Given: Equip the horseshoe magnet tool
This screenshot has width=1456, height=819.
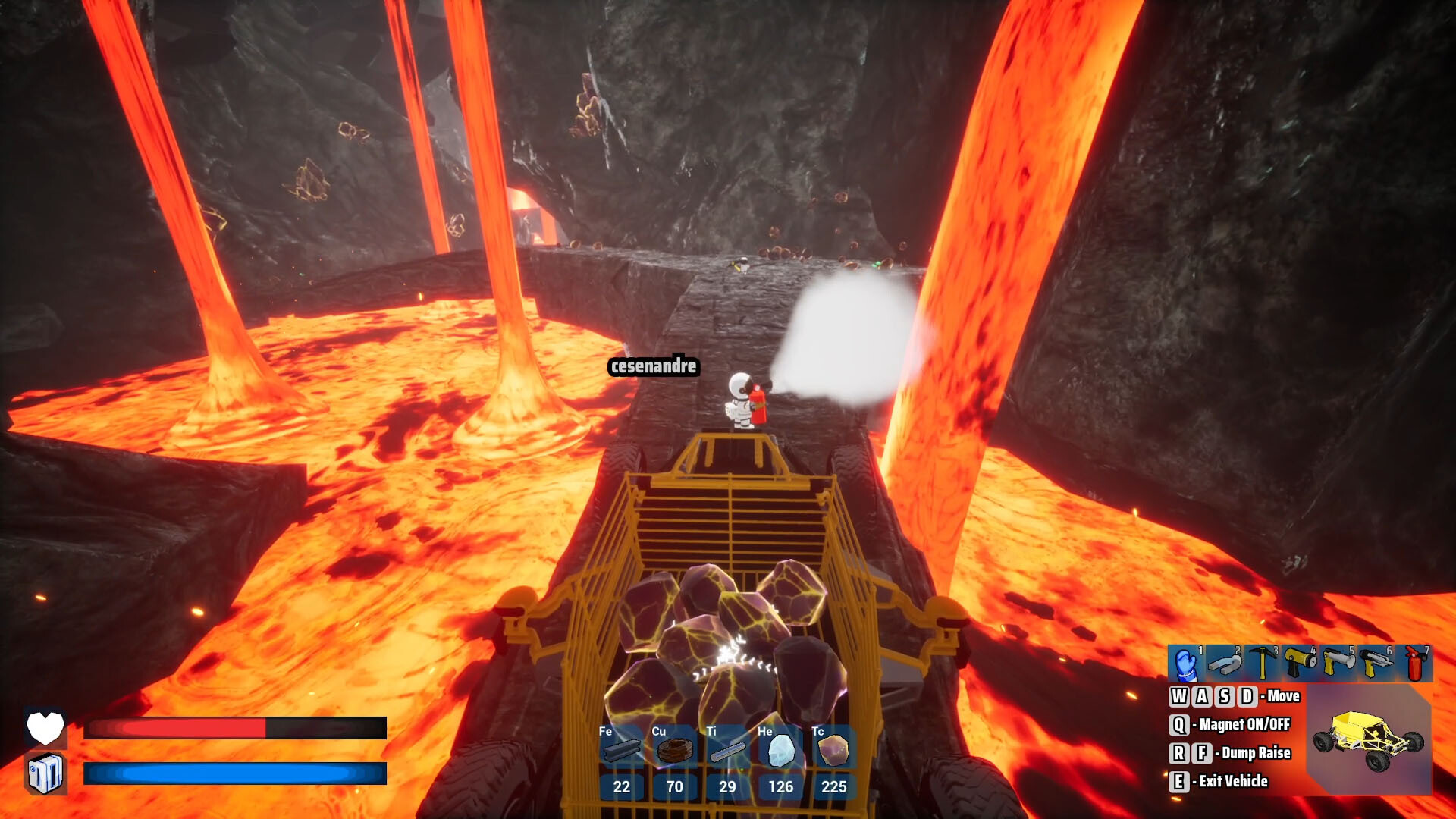Looking at the screenshot, I should tap(1224, 664).
